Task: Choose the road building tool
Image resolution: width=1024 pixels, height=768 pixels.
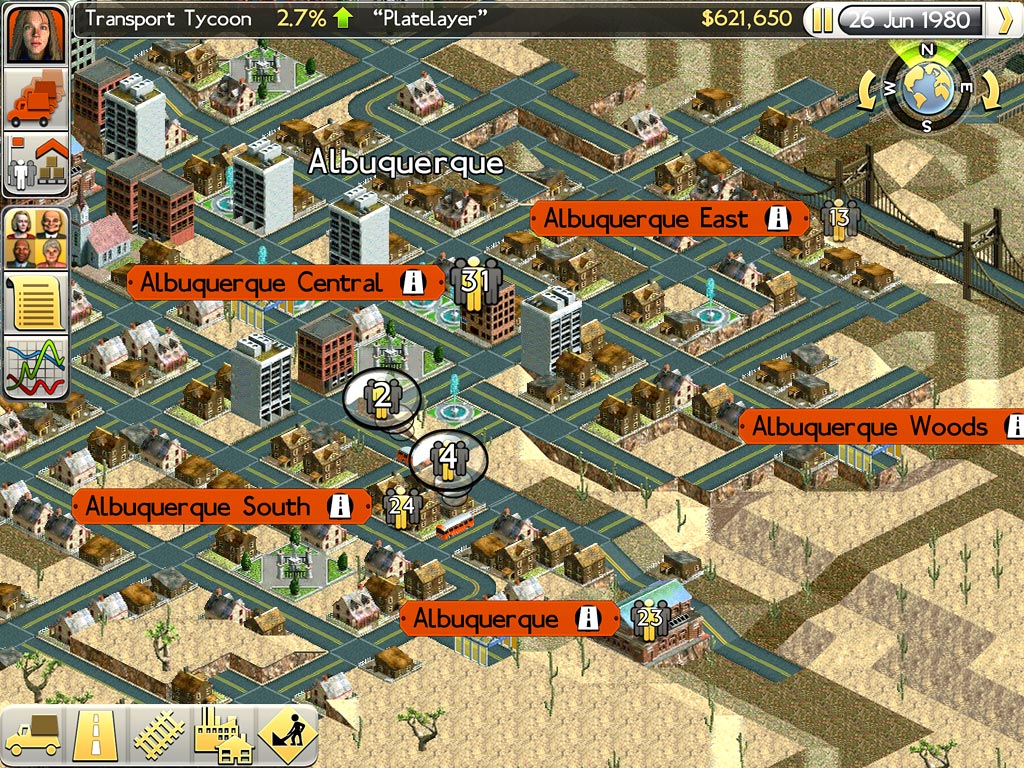Action: point(96,735)
